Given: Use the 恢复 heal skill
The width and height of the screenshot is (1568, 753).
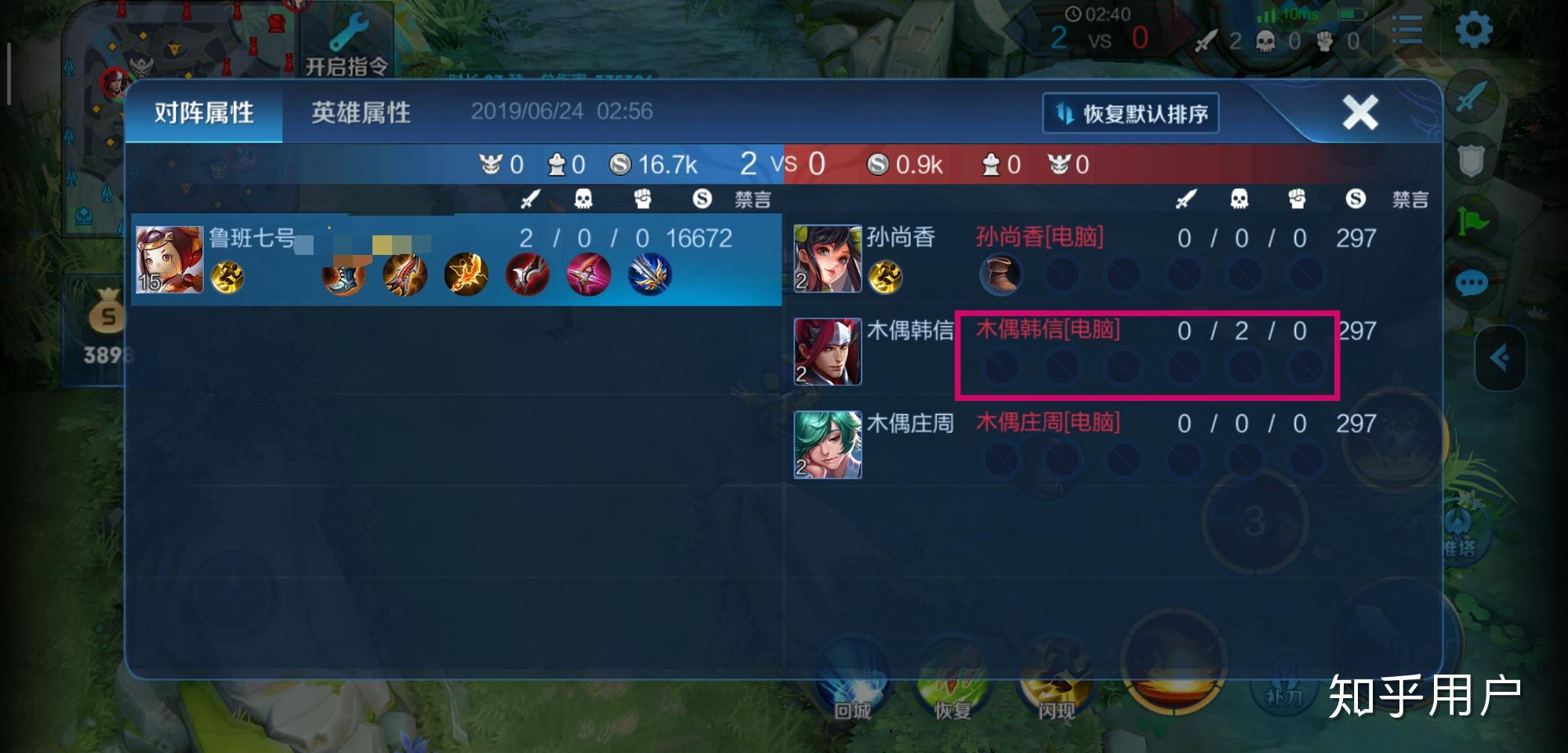Looking at the screenshot, I should 953,682.
